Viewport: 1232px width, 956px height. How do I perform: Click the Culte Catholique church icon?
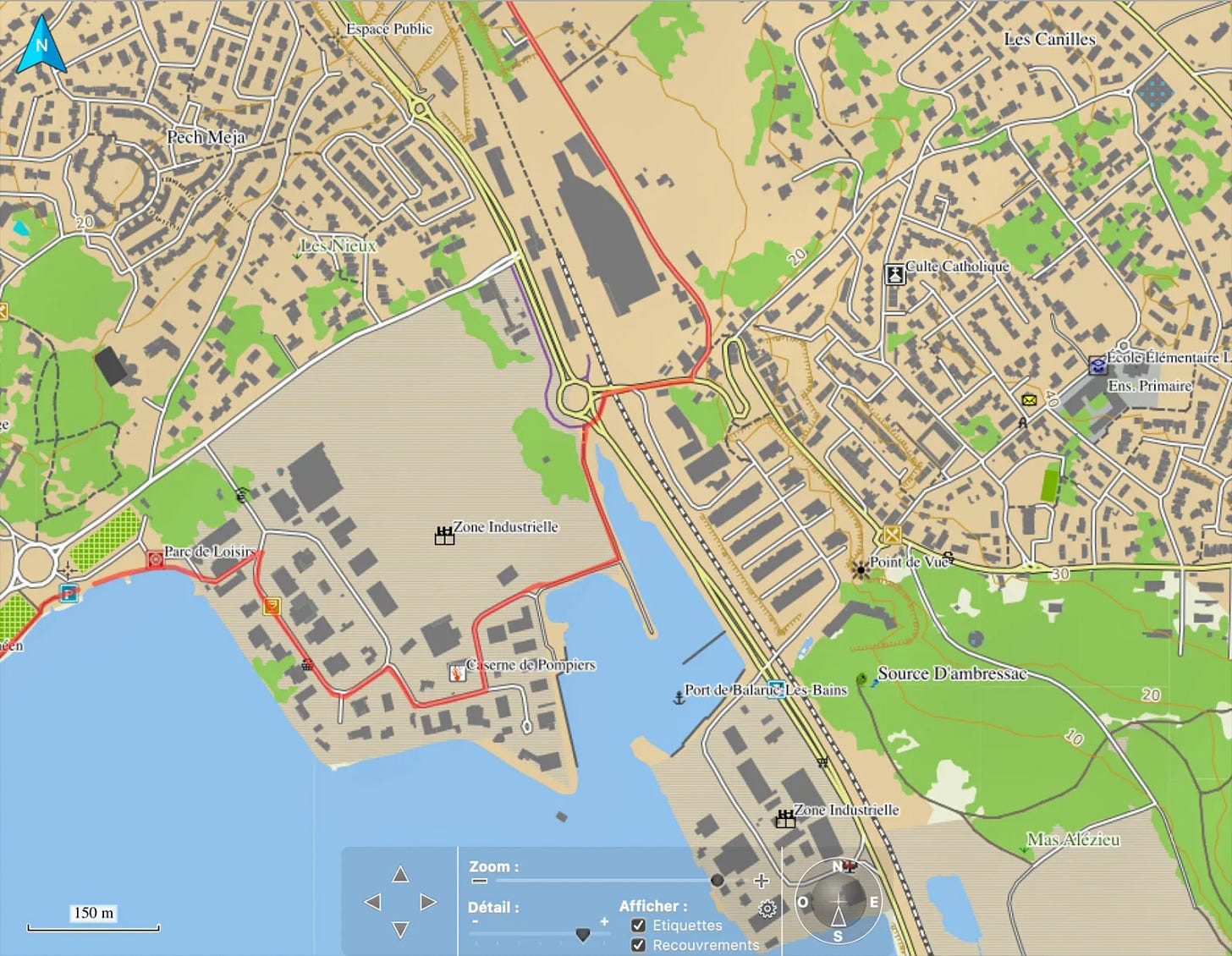coord(894,272)
